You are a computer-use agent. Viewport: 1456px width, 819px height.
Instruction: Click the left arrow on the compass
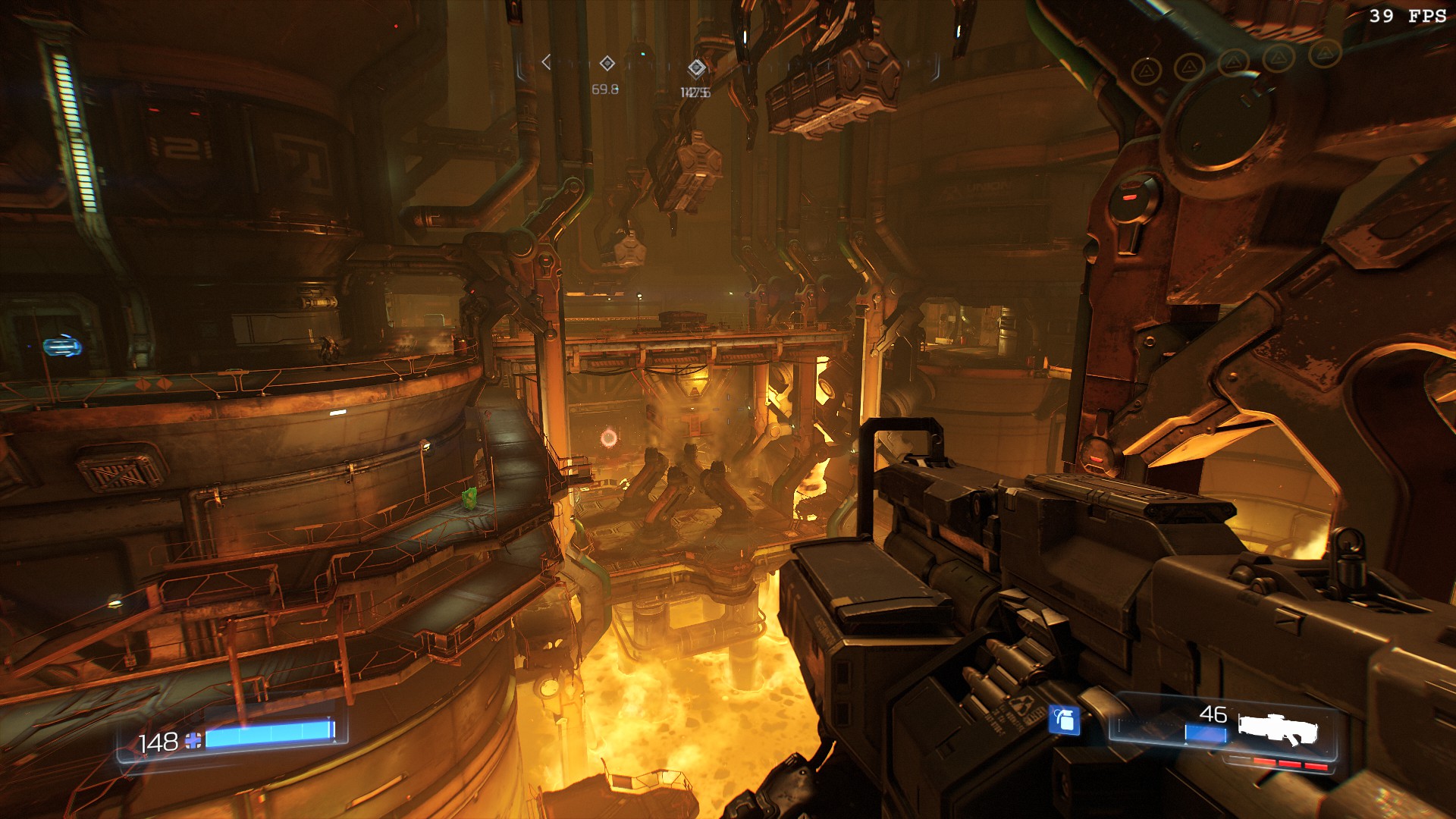tap(546, 62)
